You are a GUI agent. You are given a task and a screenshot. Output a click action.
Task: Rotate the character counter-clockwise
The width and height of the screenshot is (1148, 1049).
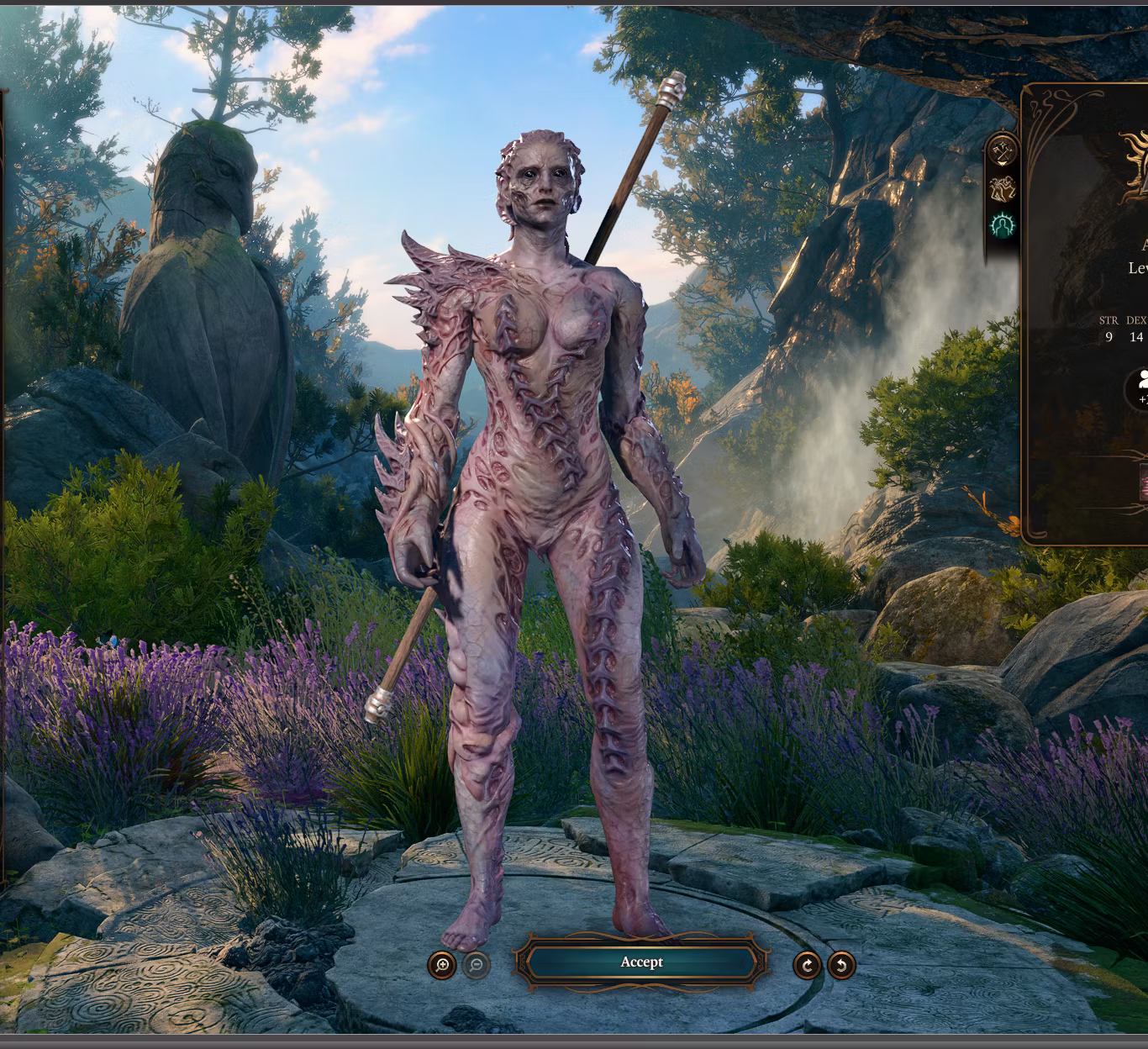(x=841, y=965)
